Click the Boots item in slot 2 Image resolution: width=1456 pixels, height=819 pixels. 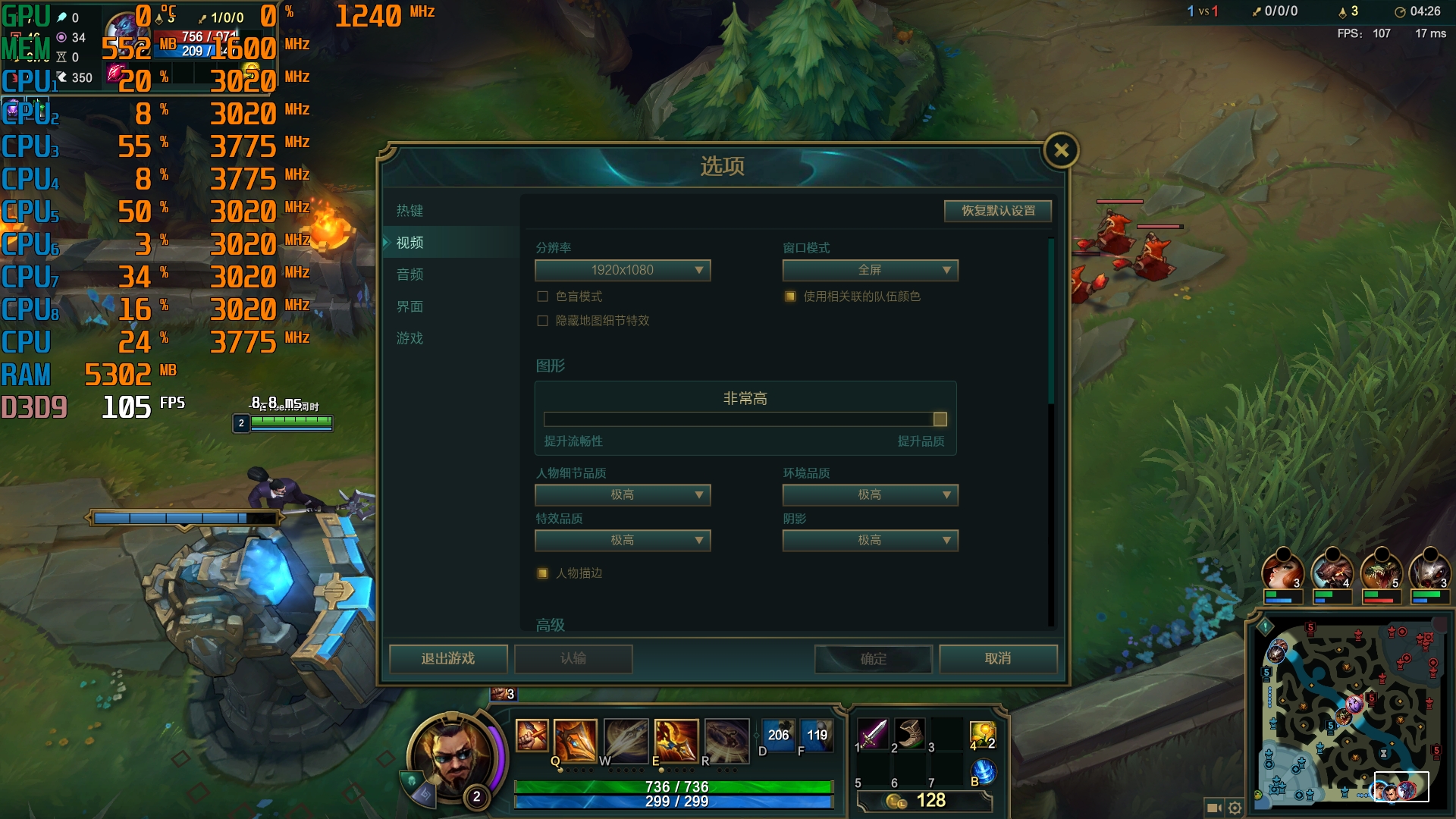pos(910,735)
